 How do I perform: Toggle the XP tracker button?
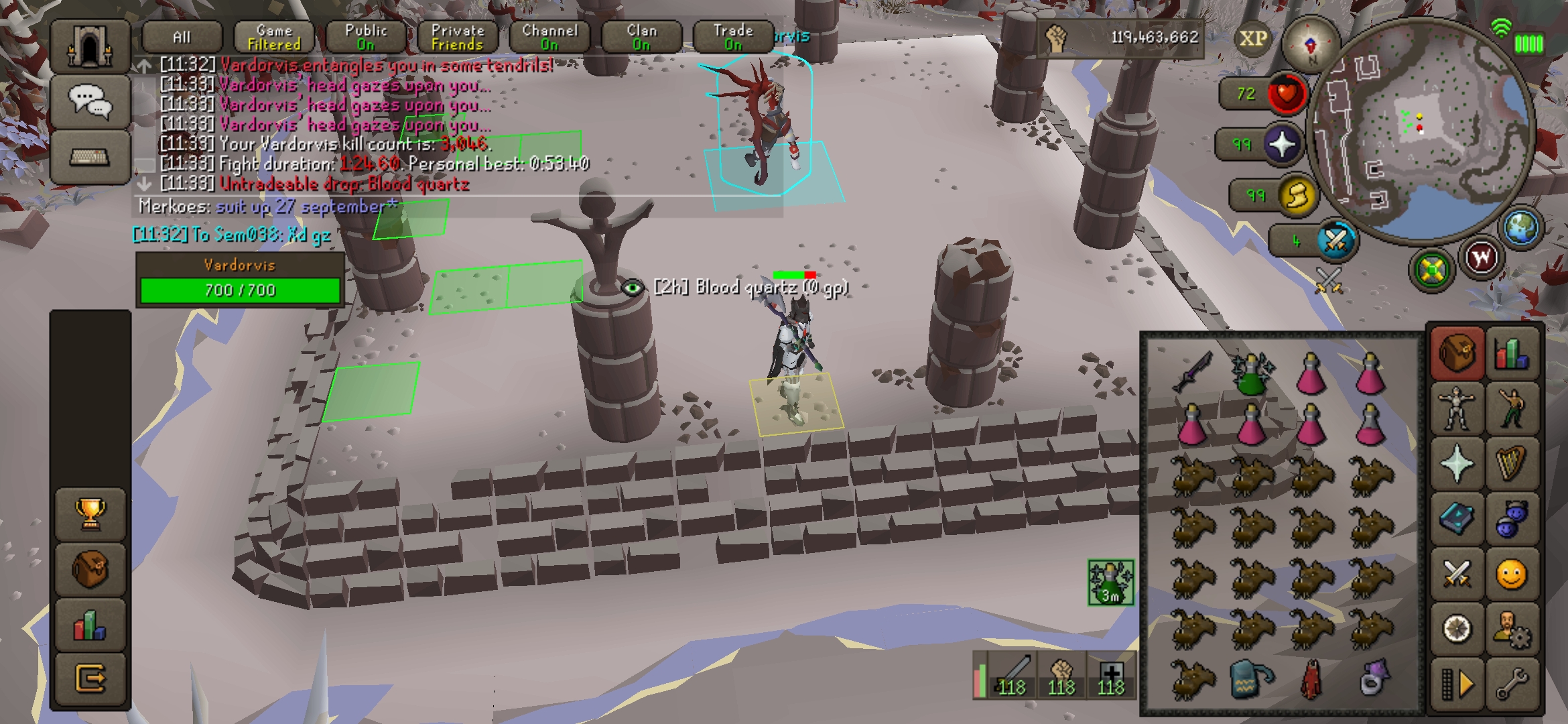coord(1253,38)
